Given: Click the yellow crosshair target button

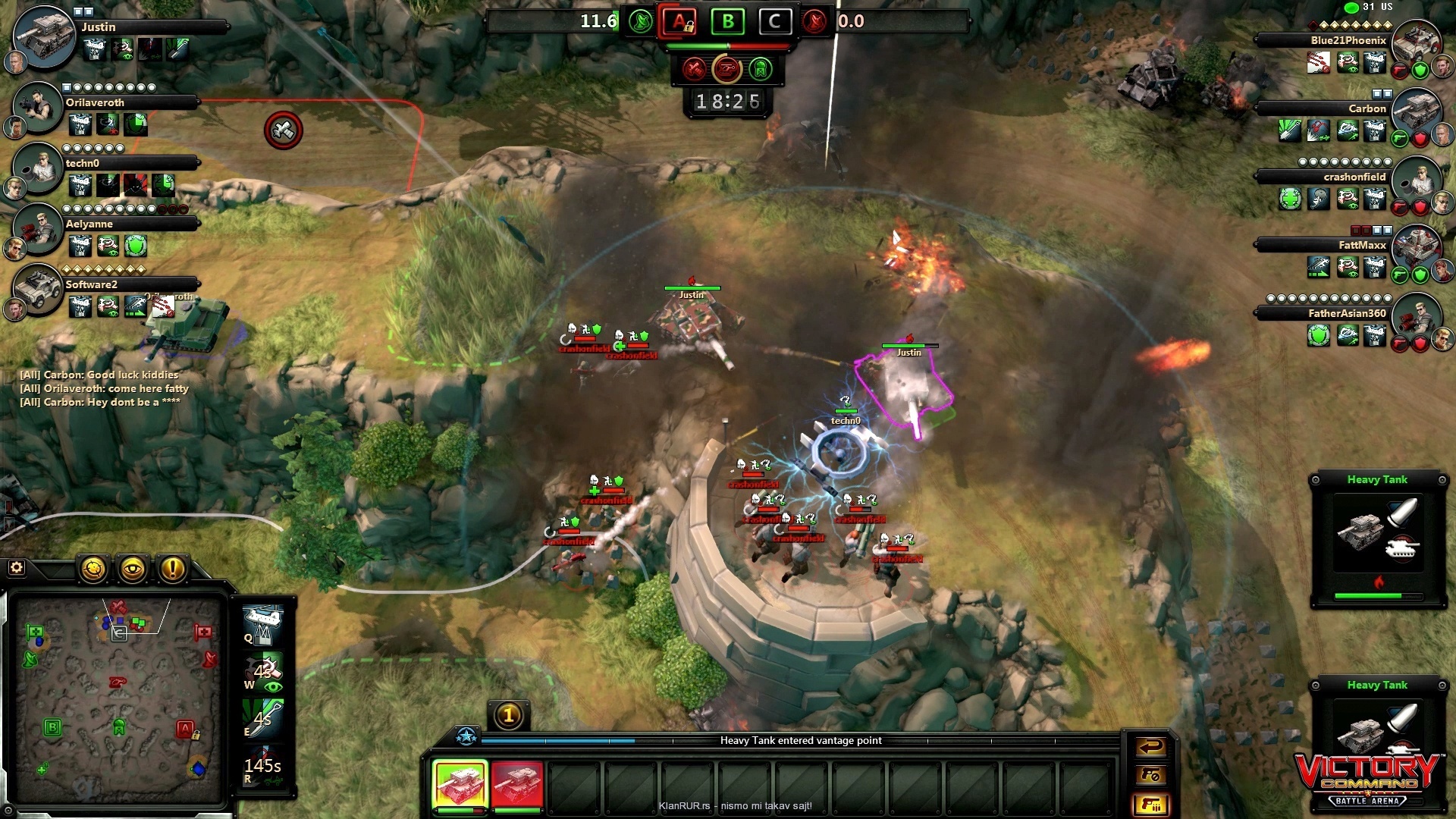Looking at the screenshot, I should [x=94, y=569].
